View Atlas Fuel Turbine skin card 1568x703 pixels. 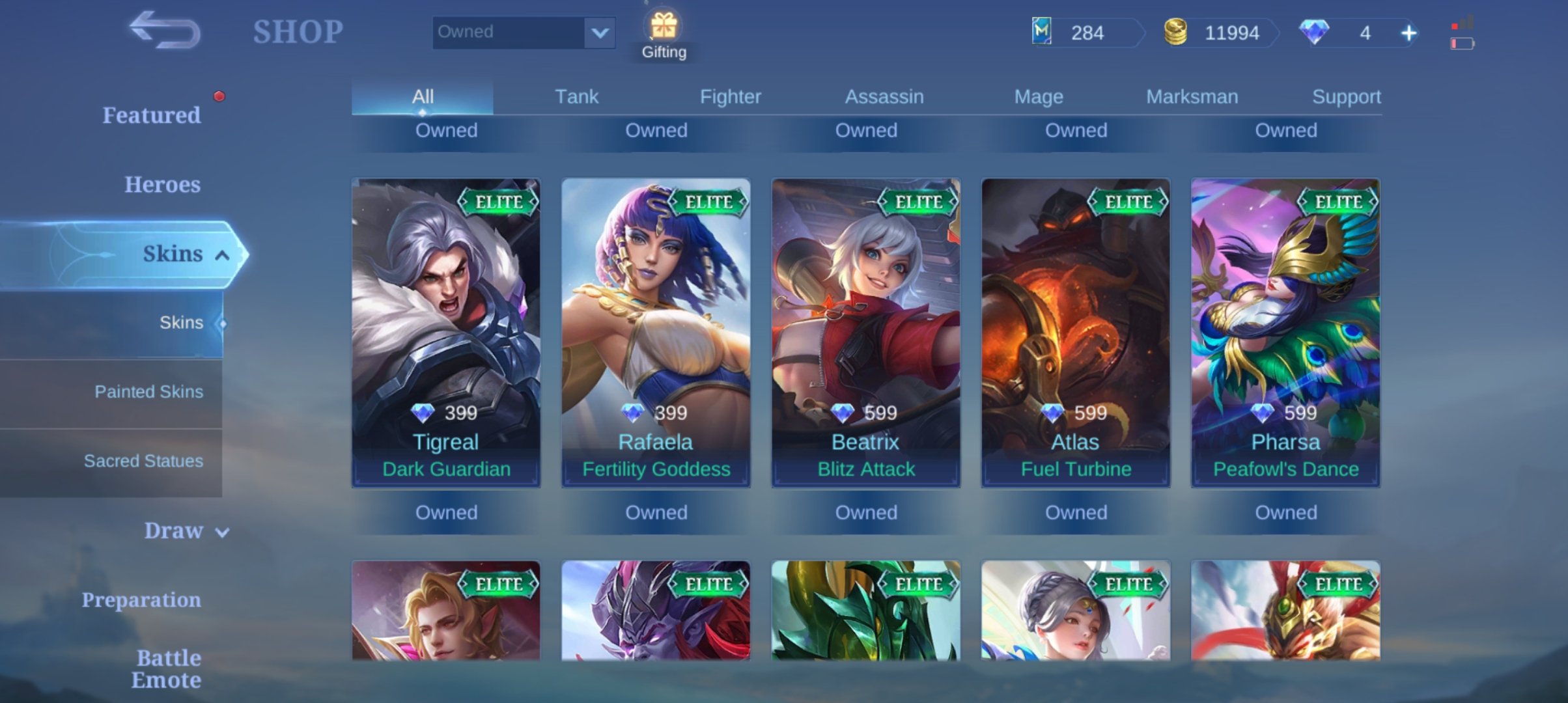point(1076,332)
